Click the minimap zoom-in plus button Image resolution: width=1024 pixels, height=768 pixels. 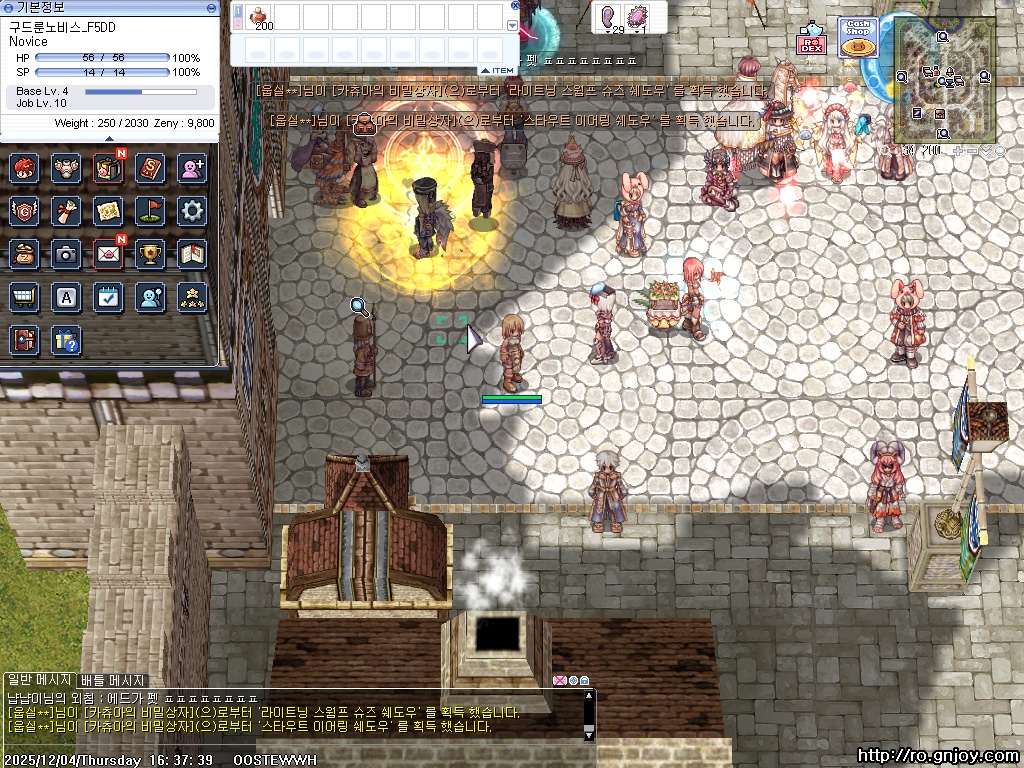959,151
